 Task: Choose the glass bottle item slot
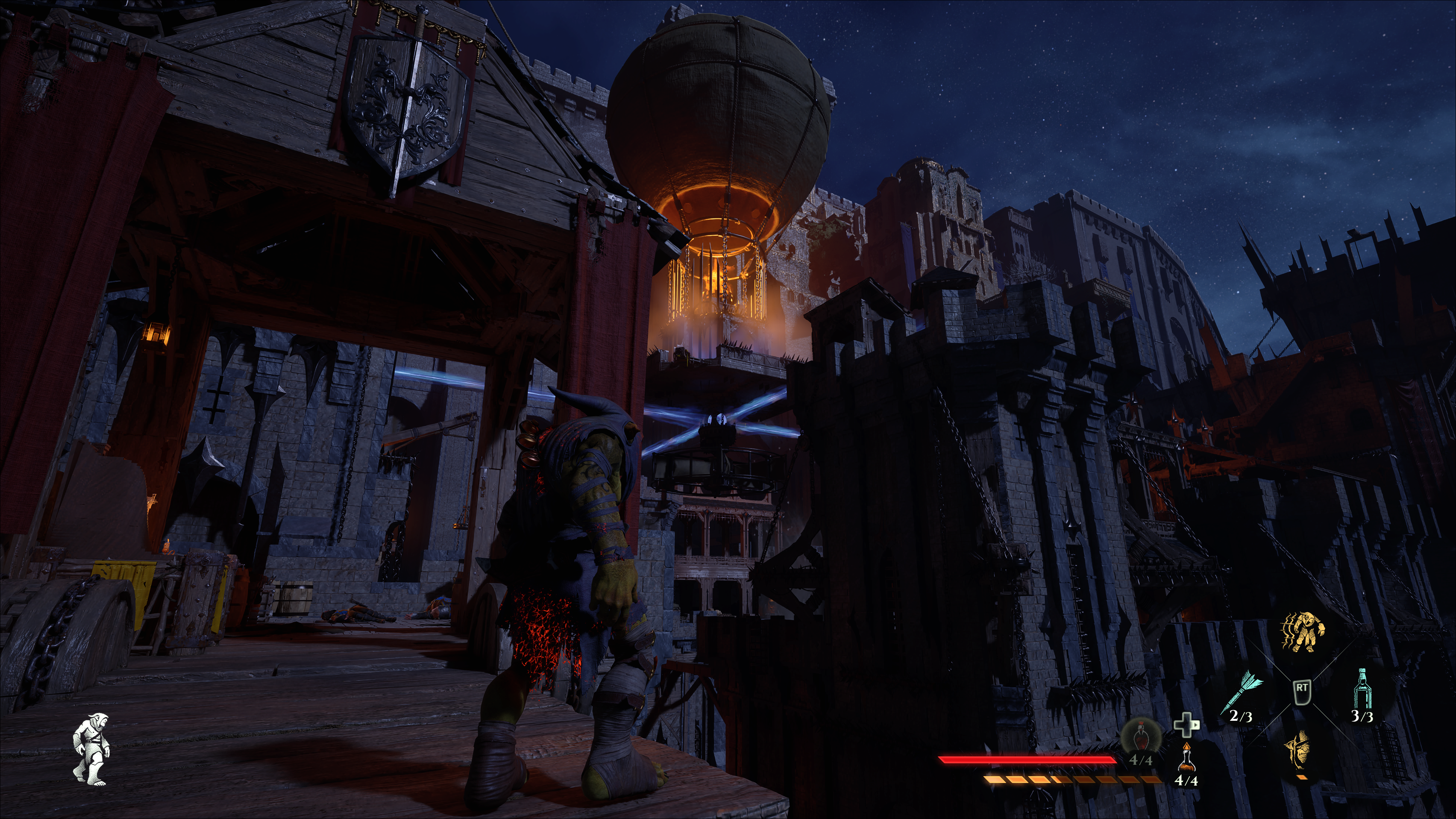(1363, 689)
